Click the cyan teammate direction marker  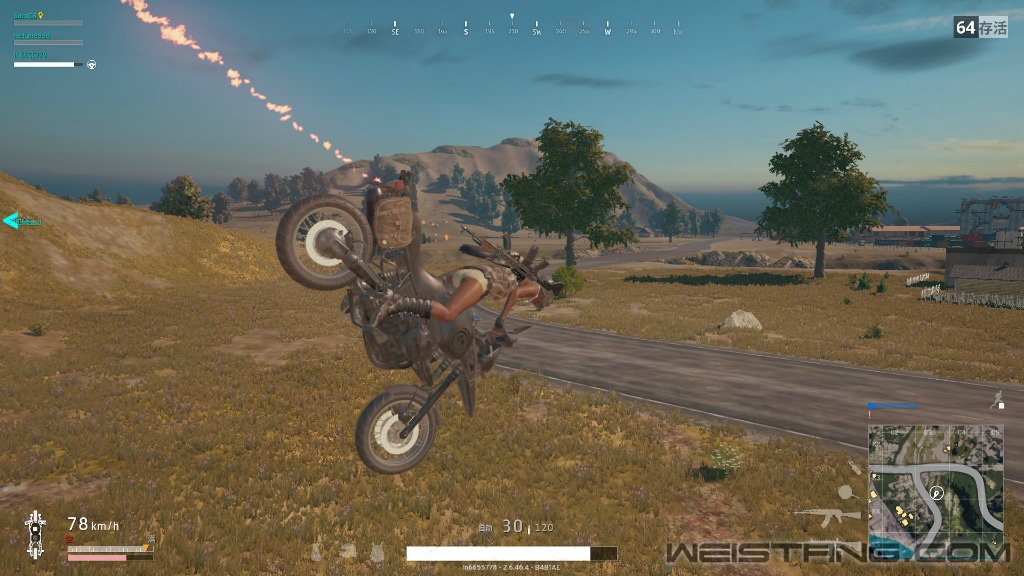tap(12, 221)
